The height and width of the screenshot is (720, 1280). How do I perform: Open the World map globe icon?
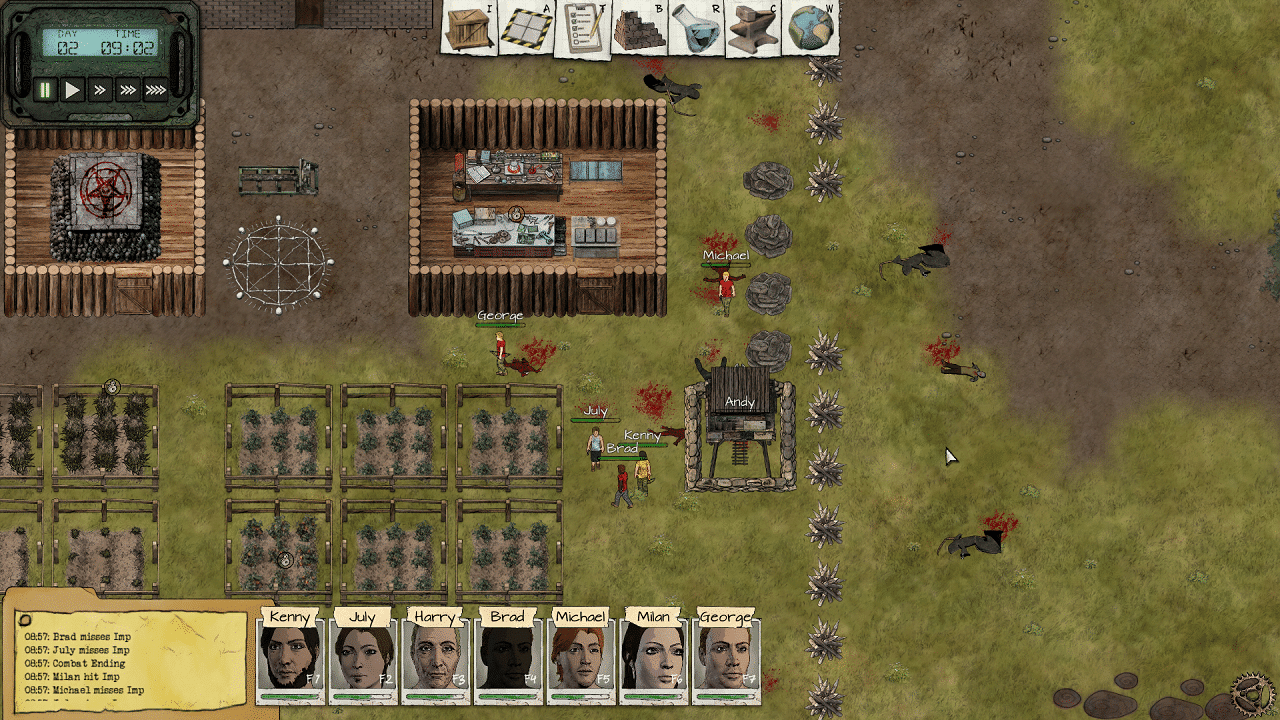(810, 28)
